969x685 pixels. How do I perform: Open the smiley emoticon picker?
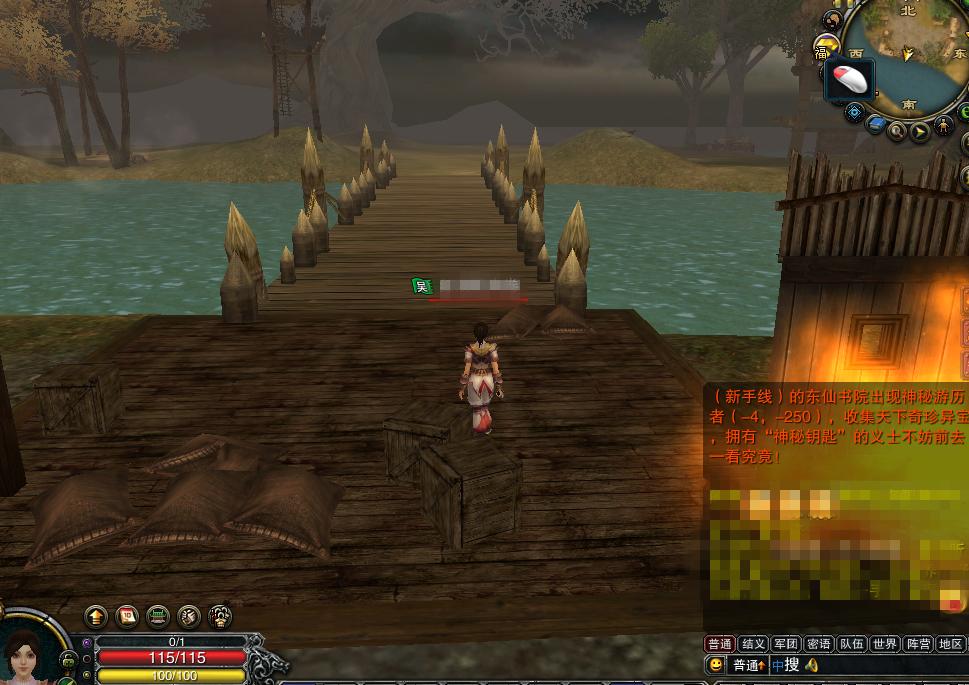pos(716,665)
